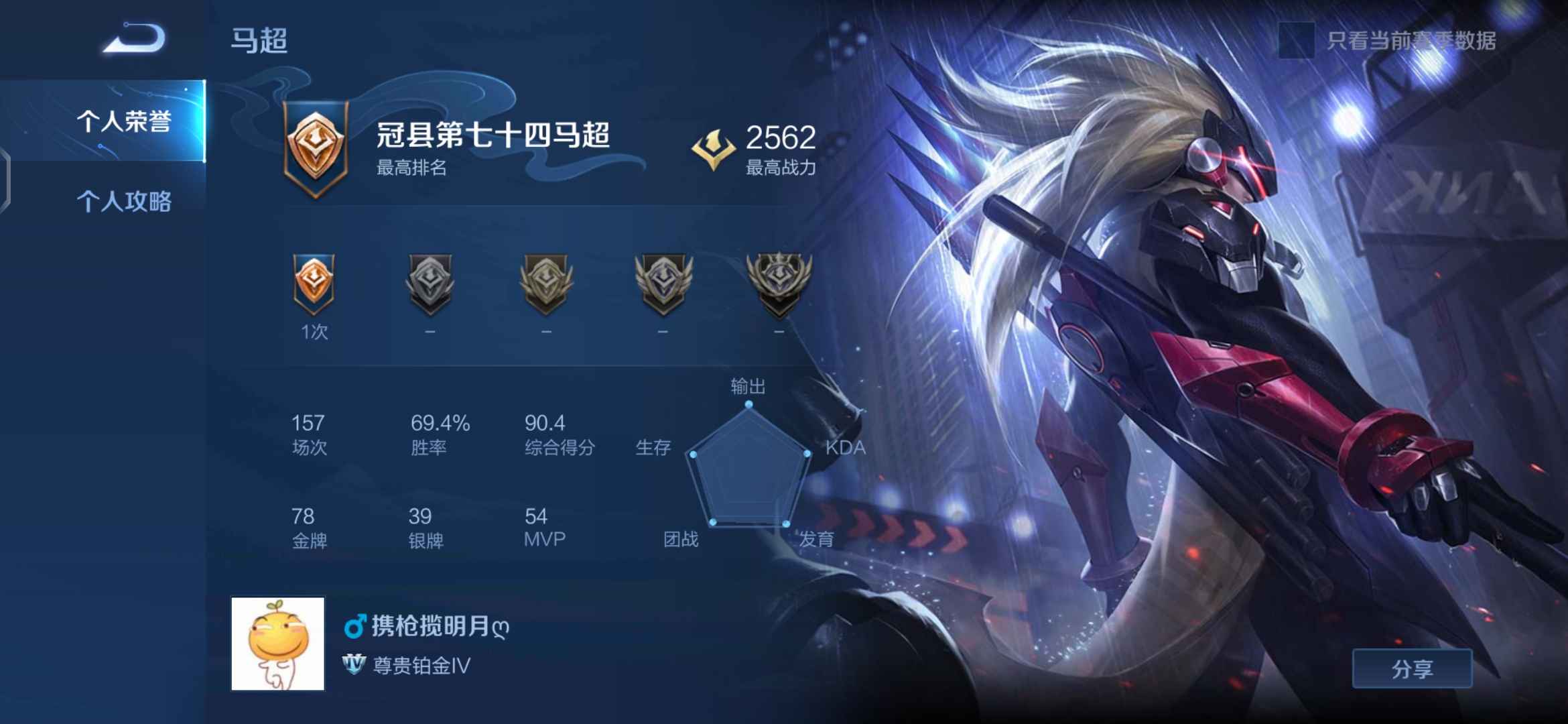Click the male gender symbol before player name
The height and width of the screenshot is (724, 1568).
pos(354,629)
